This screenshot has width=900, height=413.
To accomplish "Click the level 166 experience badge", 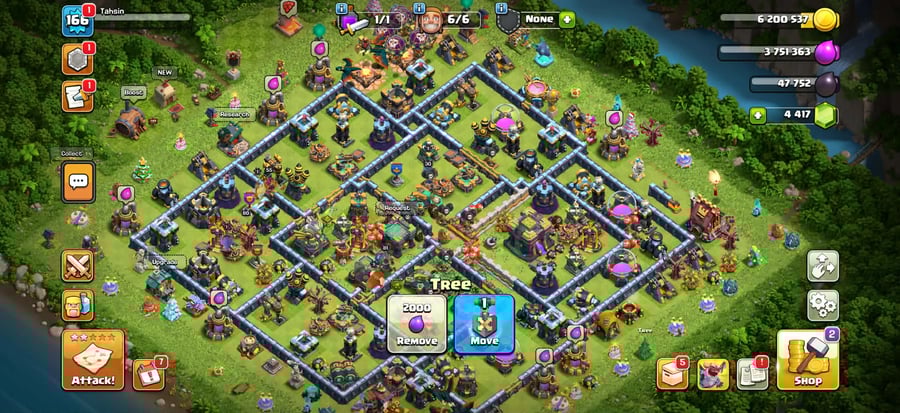I will coord(77,21).
